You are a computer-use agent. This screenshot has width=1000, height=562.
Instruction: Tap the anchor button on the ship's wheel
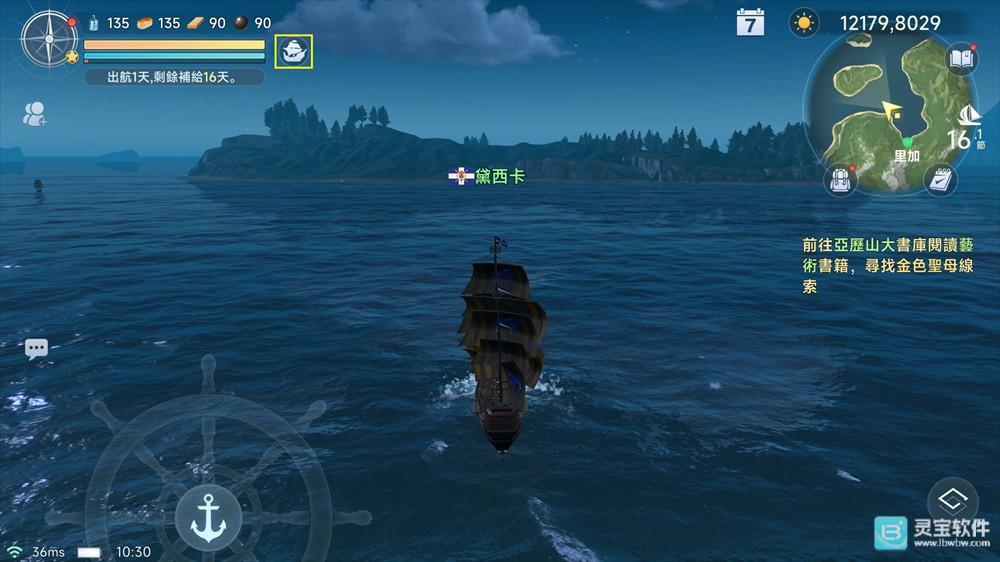tap(208, 517)
